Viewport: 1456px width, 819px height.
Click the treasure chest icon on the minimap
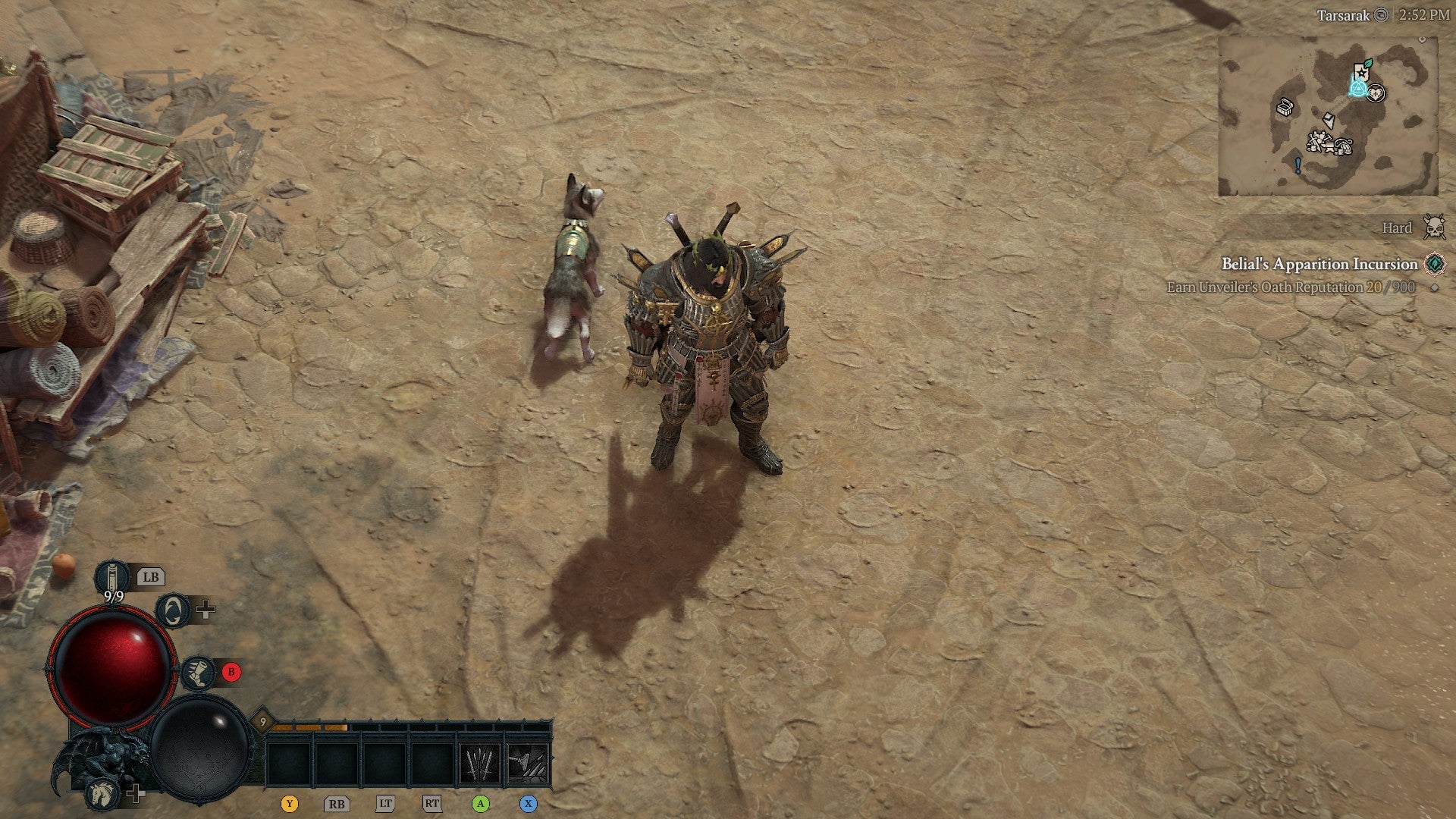(1285, 108)
